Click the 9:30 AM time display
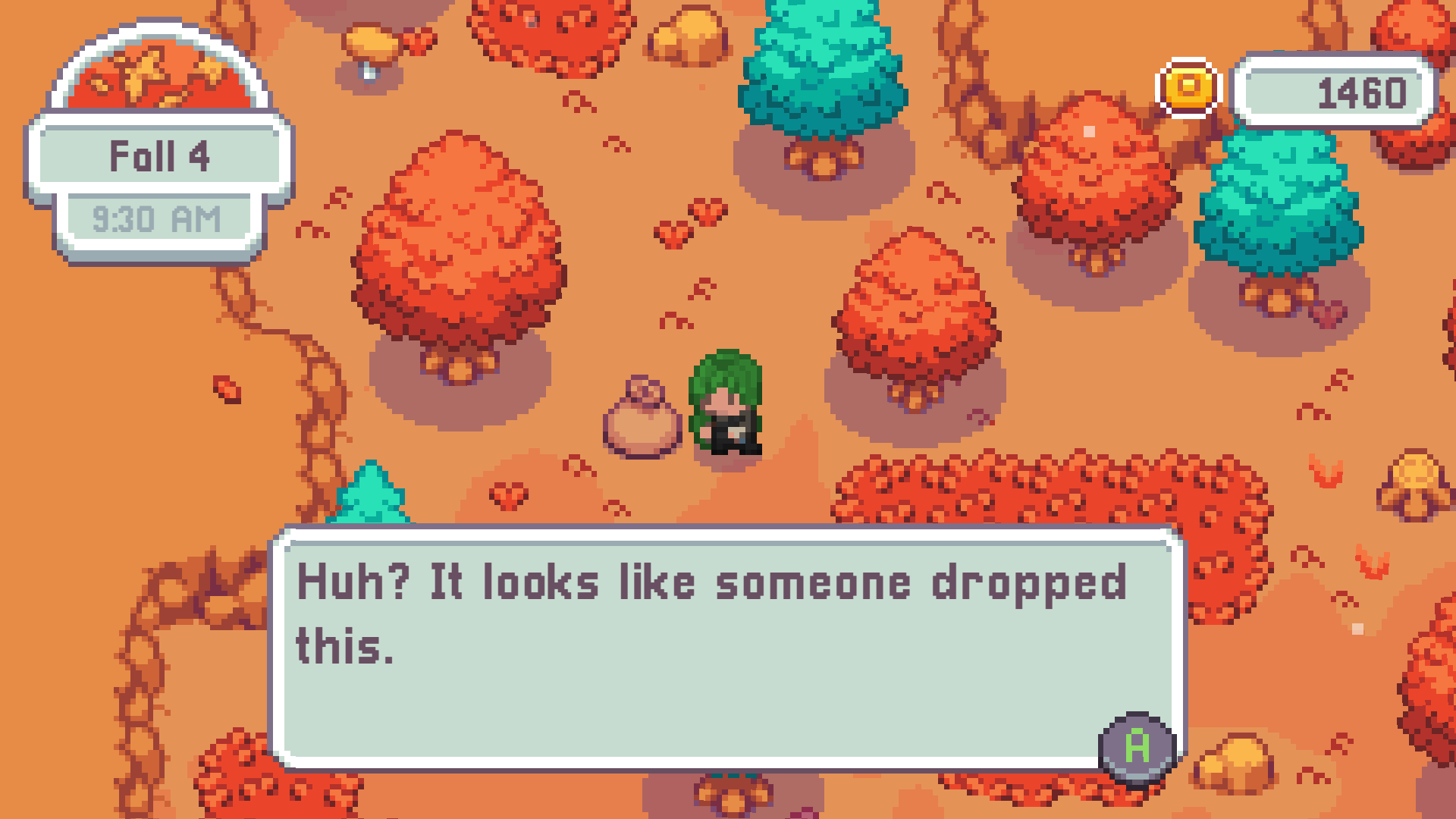The image size is (1456, 819). tap(158, 218)
